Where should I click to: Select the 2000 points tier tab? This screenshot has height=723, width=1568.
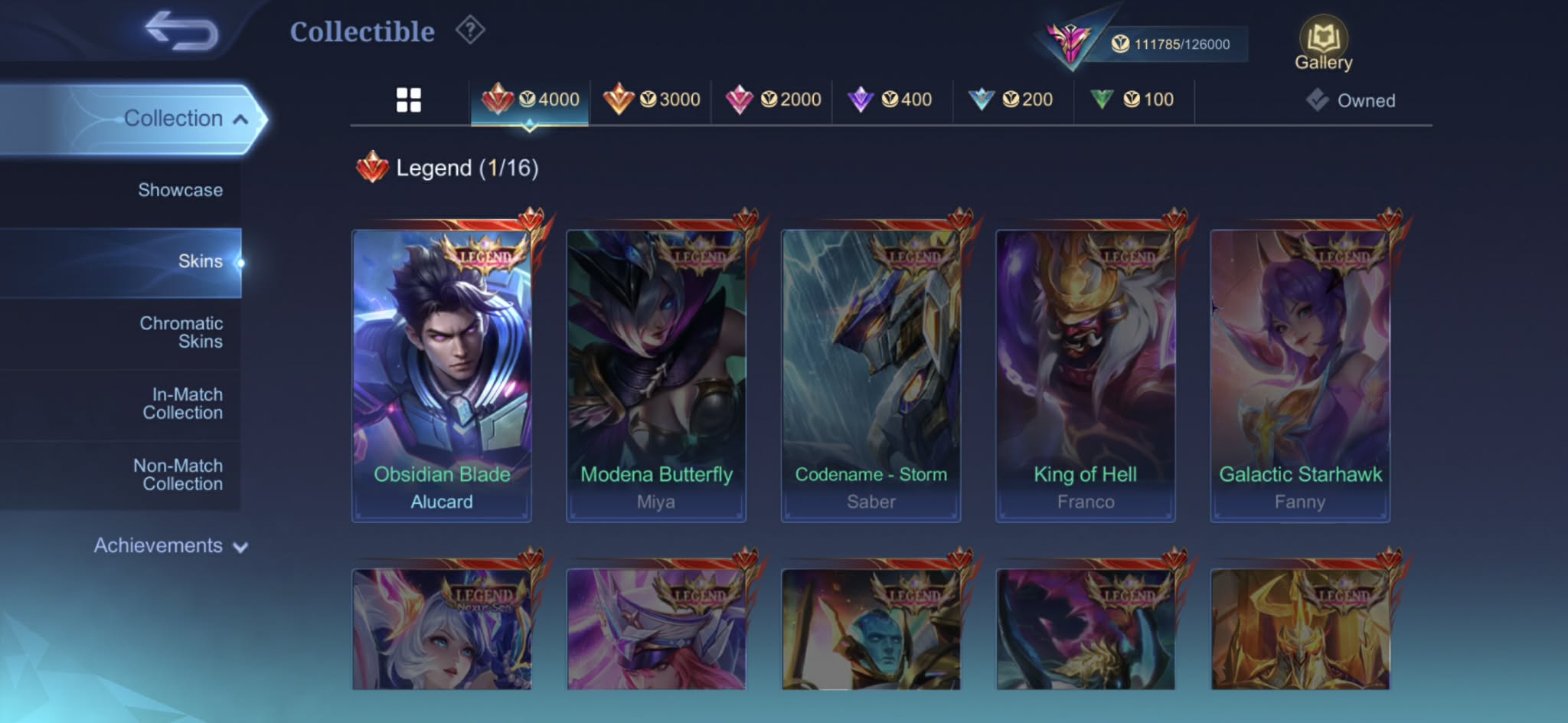[773, 100]
